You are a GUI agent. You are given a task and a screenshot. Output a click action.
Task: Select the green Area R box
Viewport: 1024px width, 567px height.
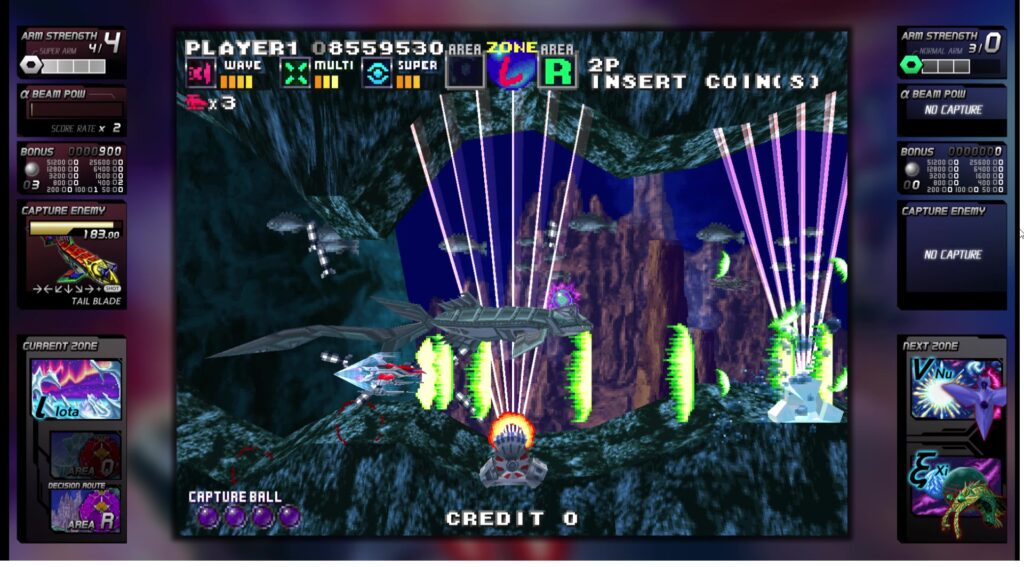[x=560, y=72]
